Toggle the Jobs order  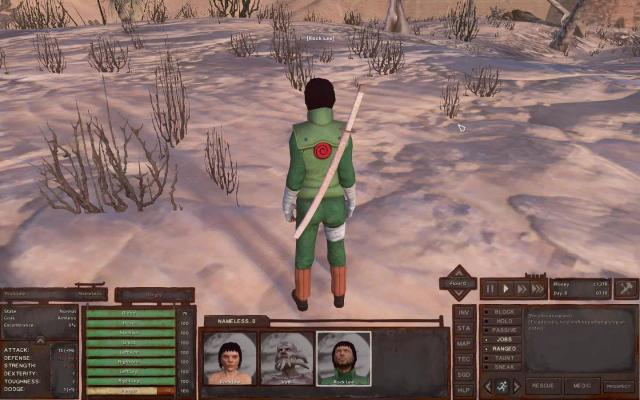[x=501, y=339]
